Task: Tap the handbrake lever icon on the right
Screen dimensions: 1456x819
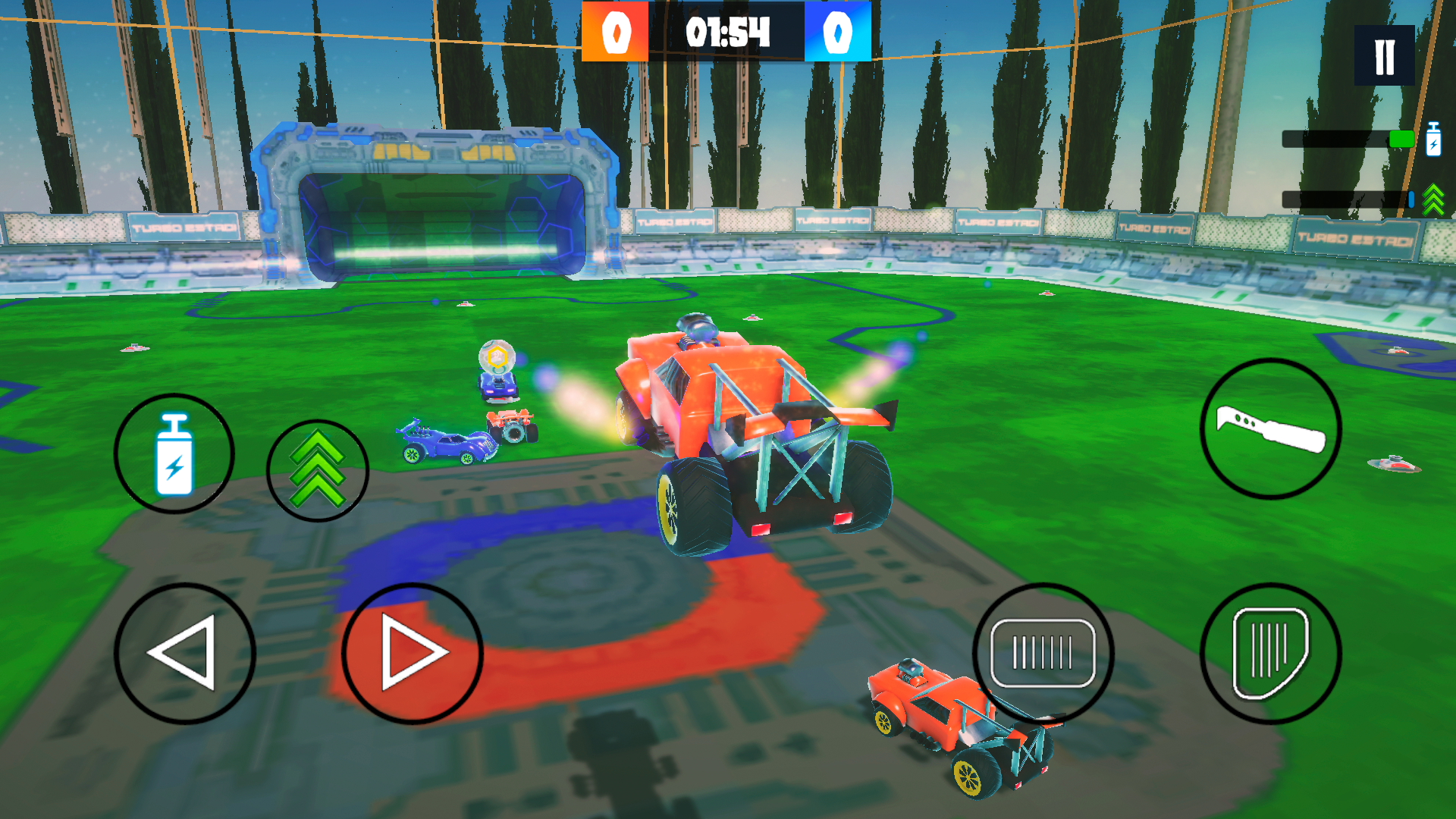Action: pos(1270,430)
